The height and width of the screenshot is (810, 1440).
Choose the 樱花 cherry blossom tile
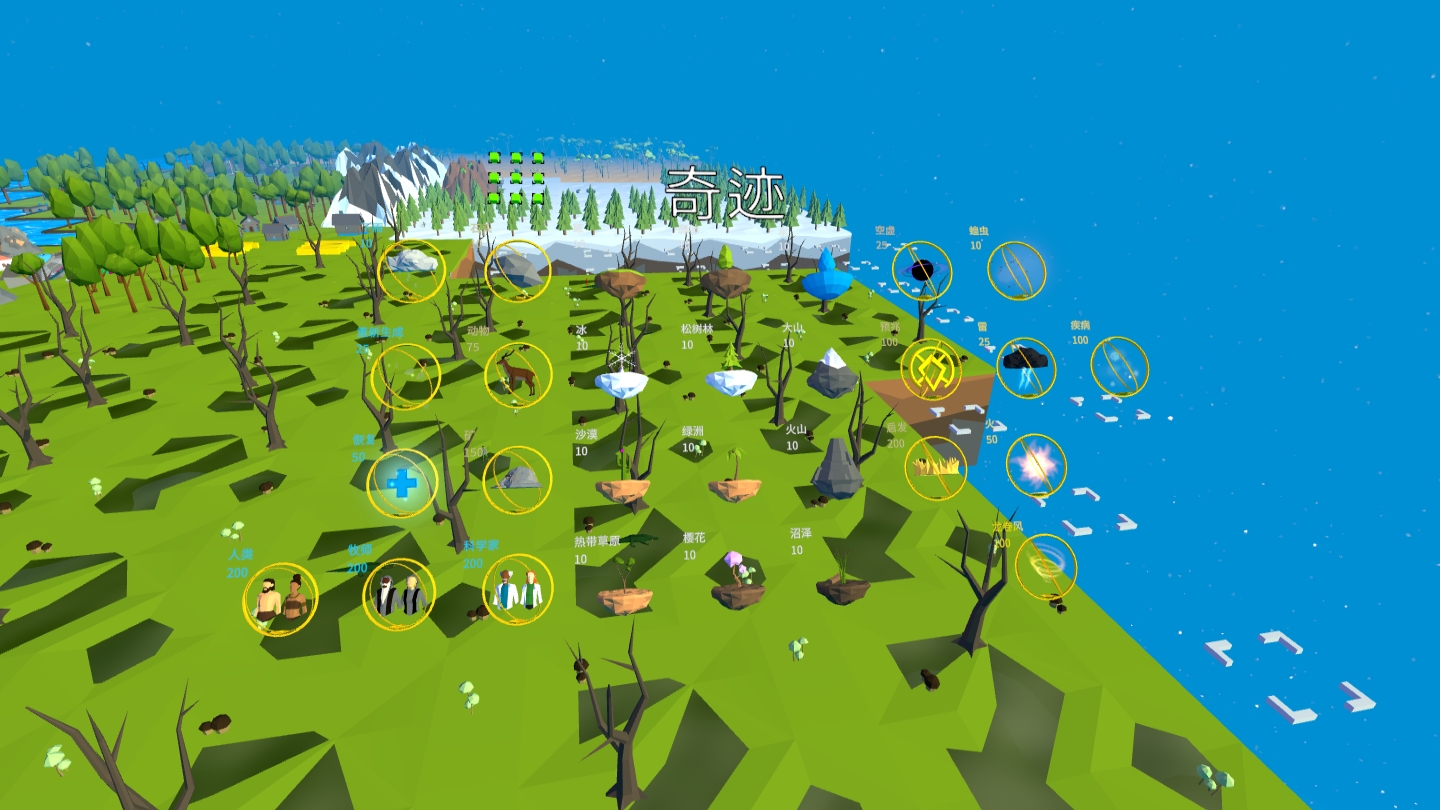tap(738, 592)
